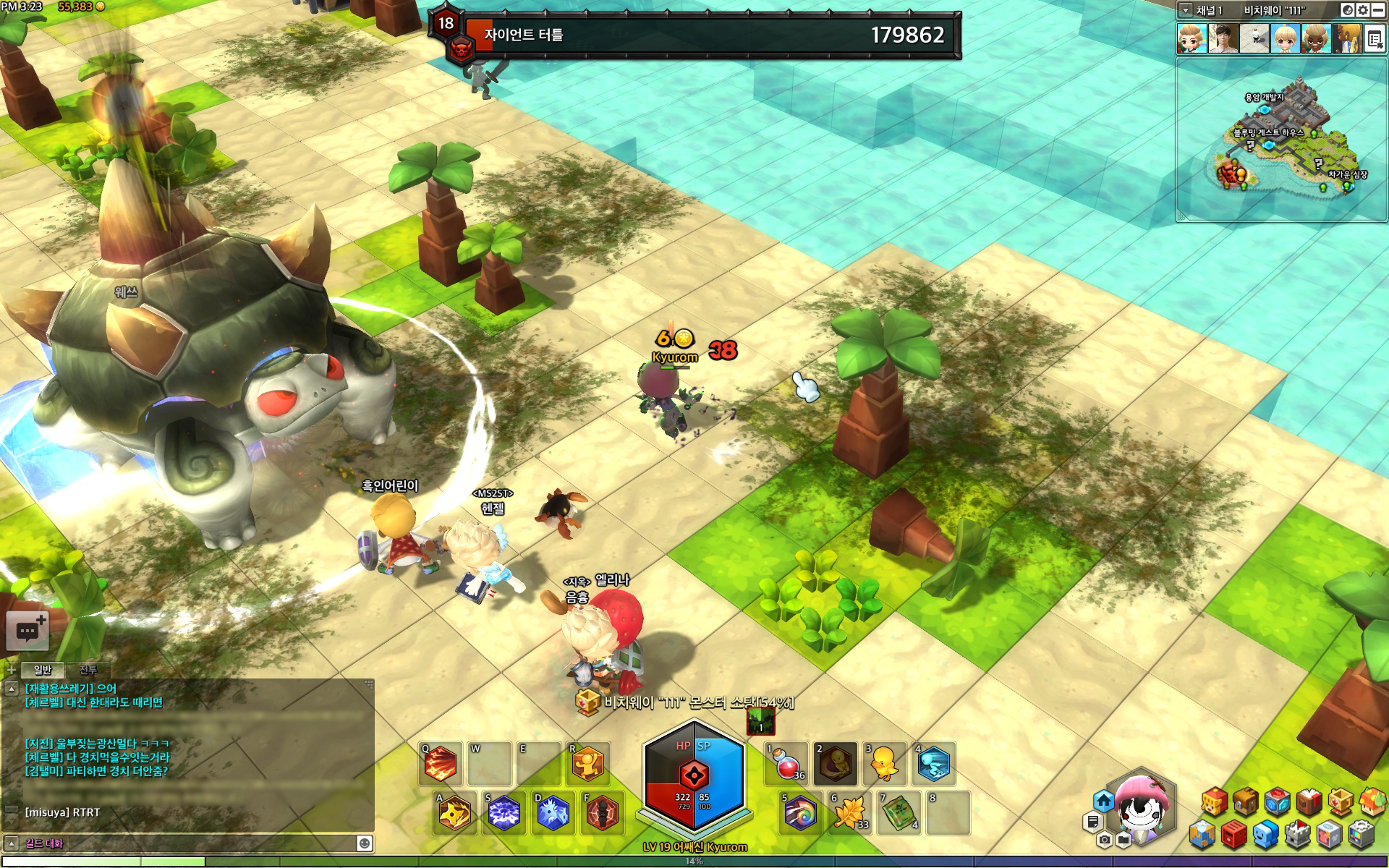Viewport: 1389px width, 868px height.
Task: Click the red boss skull map marker
Action: tap(1228, 174)
